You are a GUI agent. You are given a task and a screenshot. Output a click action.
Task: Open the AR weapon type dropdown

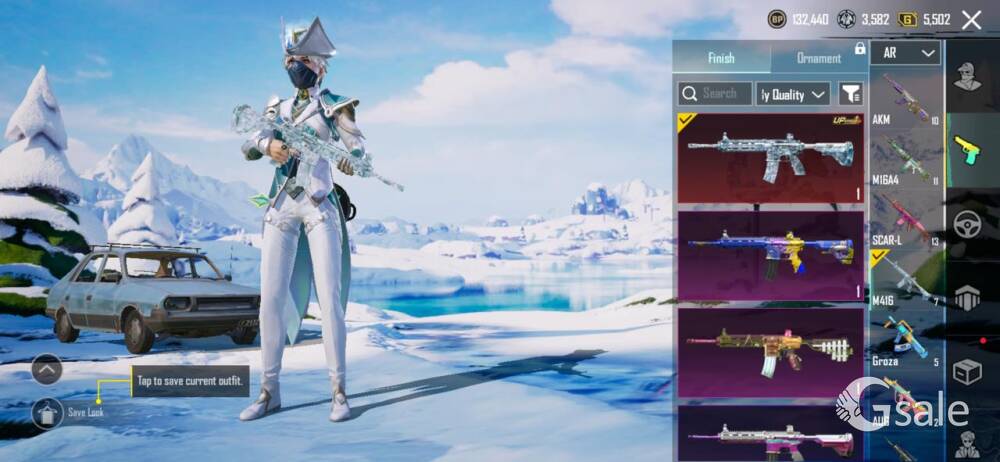[905, 53]
